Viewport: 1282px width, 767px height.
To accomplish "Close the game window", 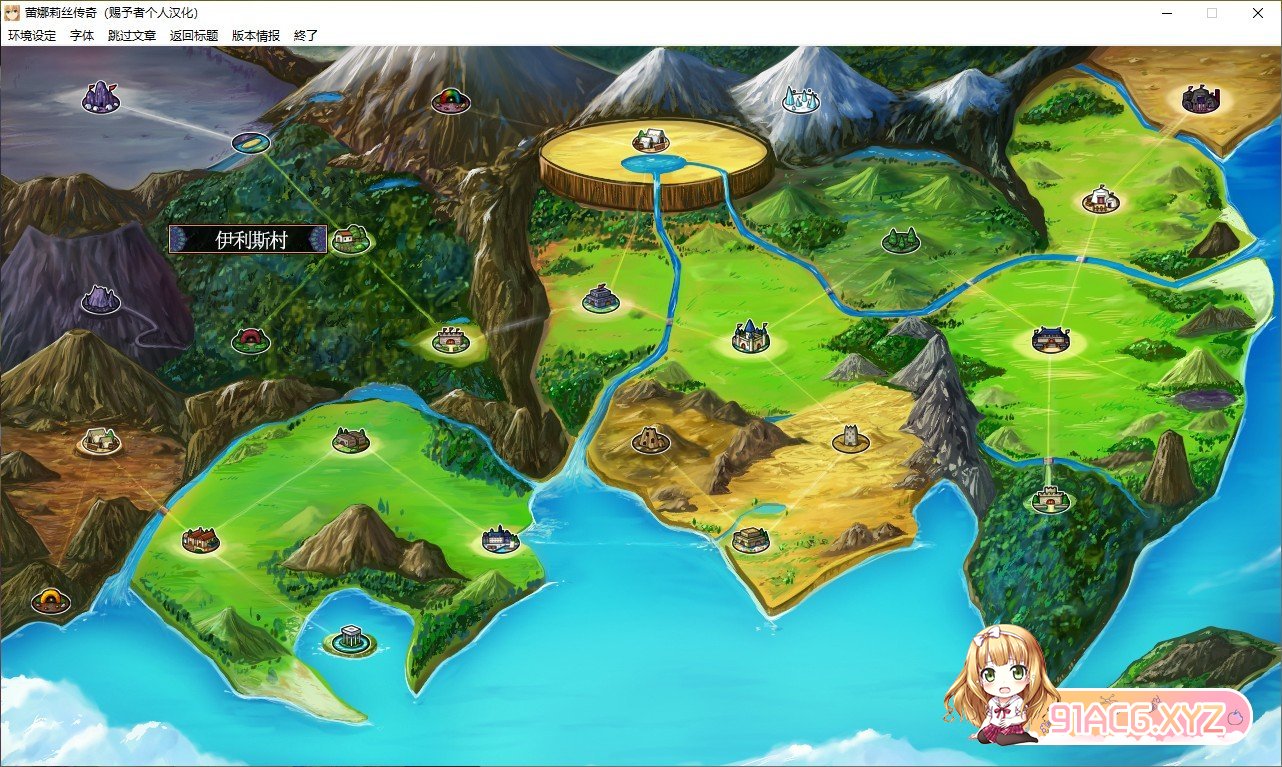I will click(x=1258, y=13).
